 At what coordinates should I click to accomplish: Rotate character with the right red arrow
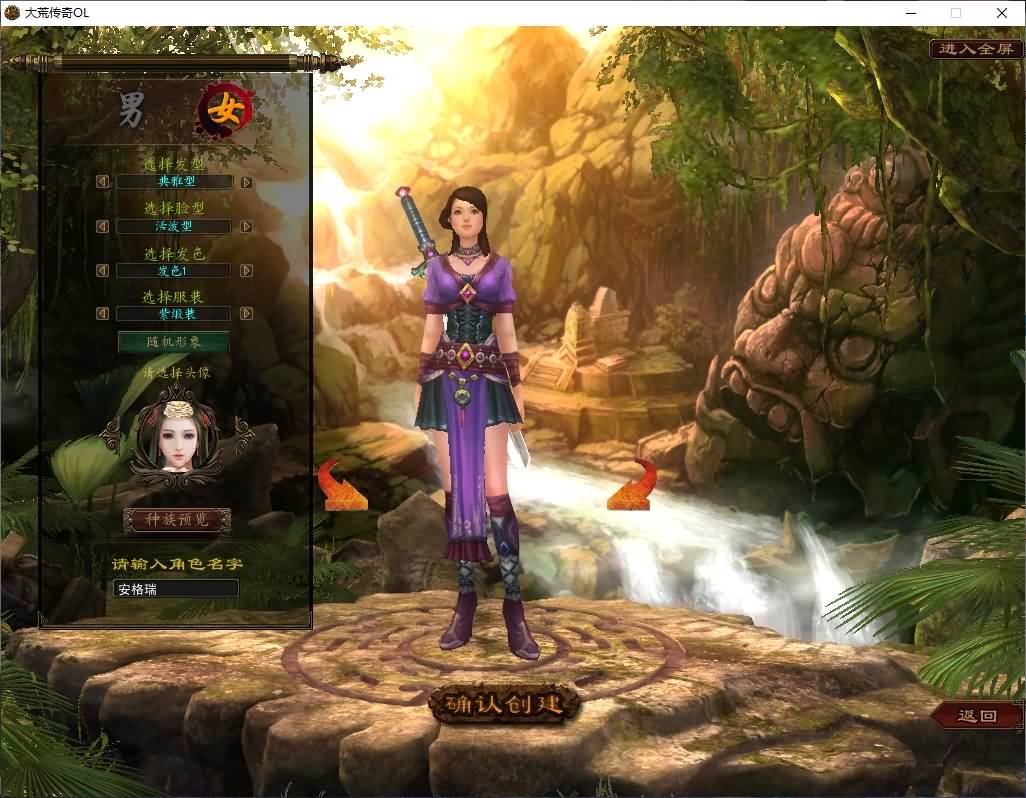pyautogui.click(x=632, y=485)
